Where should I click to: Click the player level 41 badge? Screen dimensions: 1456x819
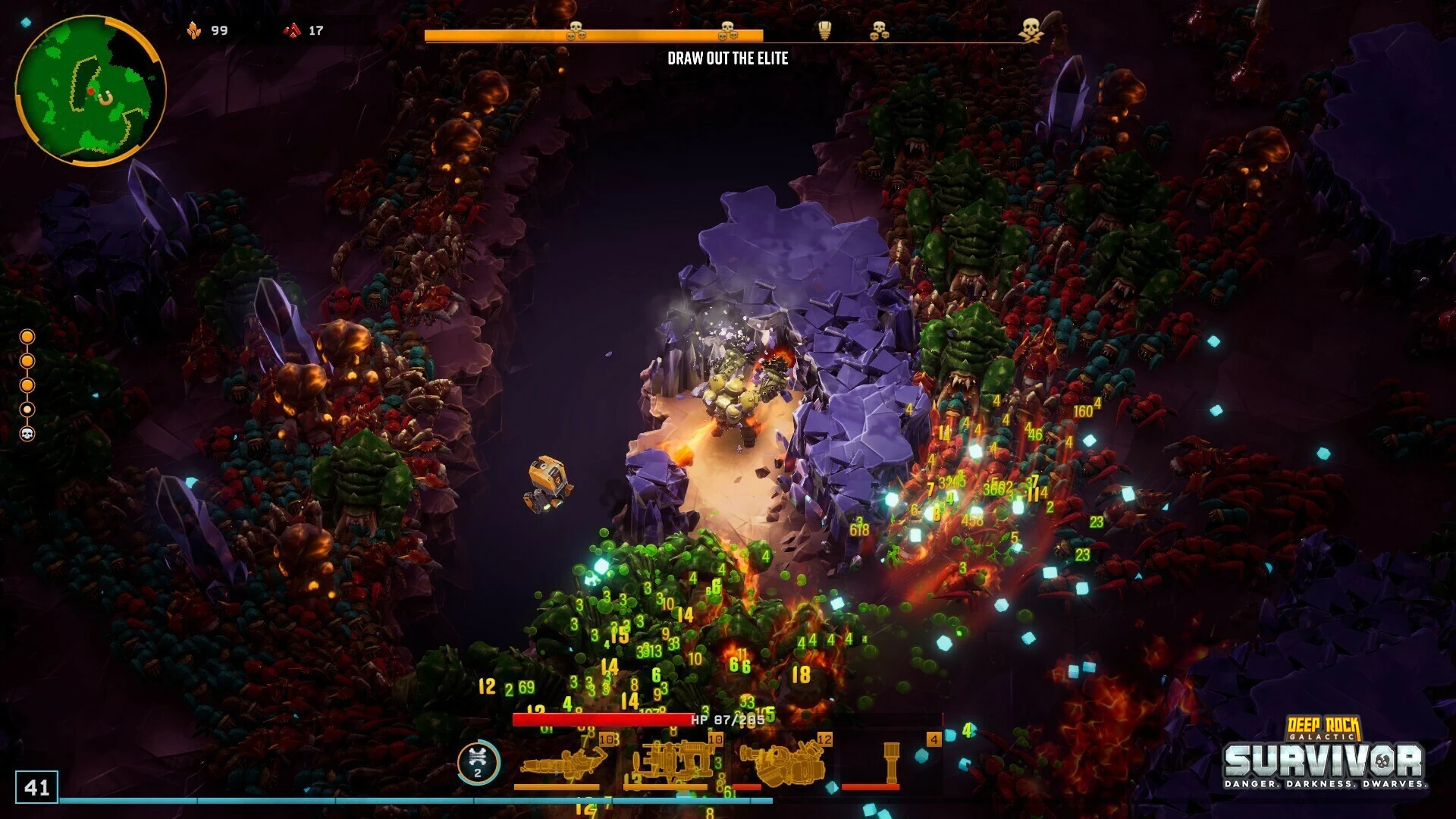point(36,787)
